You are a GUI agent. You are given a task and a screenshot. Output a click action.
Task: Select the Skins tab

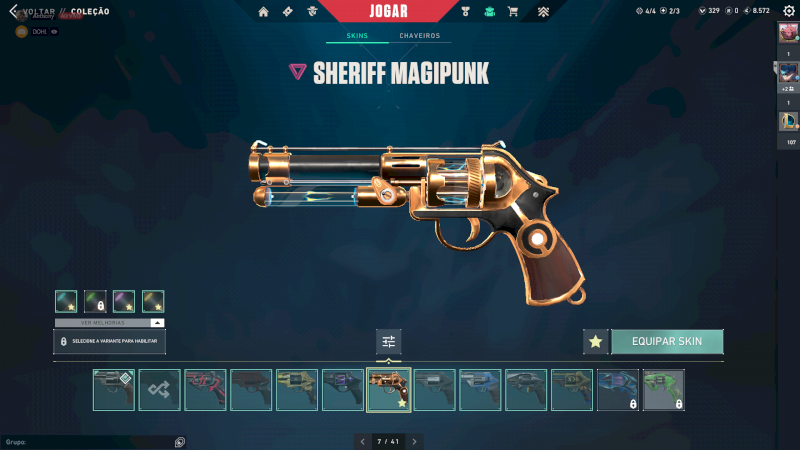click(x=357, y=36)
